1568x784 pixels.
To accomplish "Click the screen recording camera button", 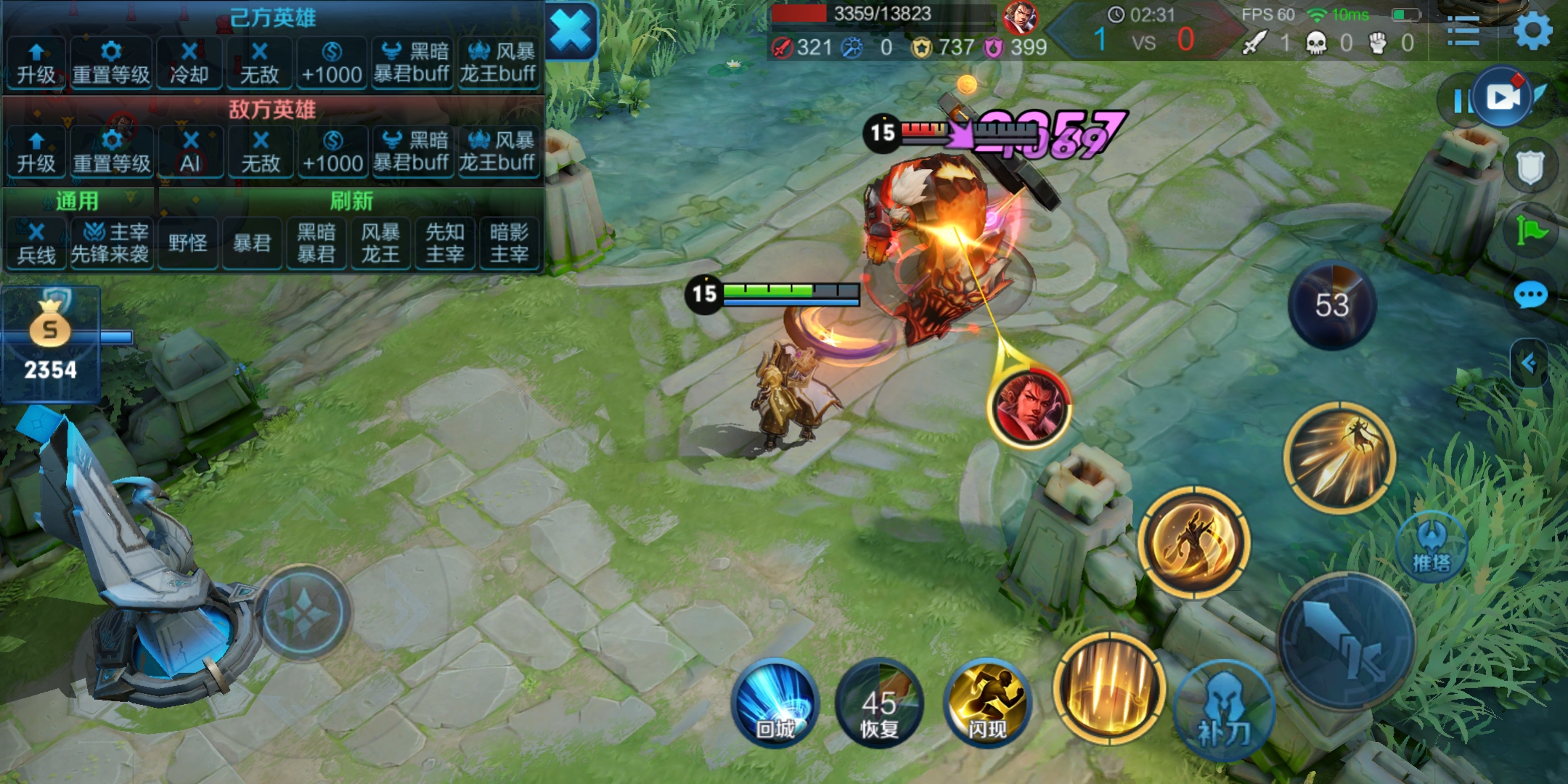I will (1503, 97).
